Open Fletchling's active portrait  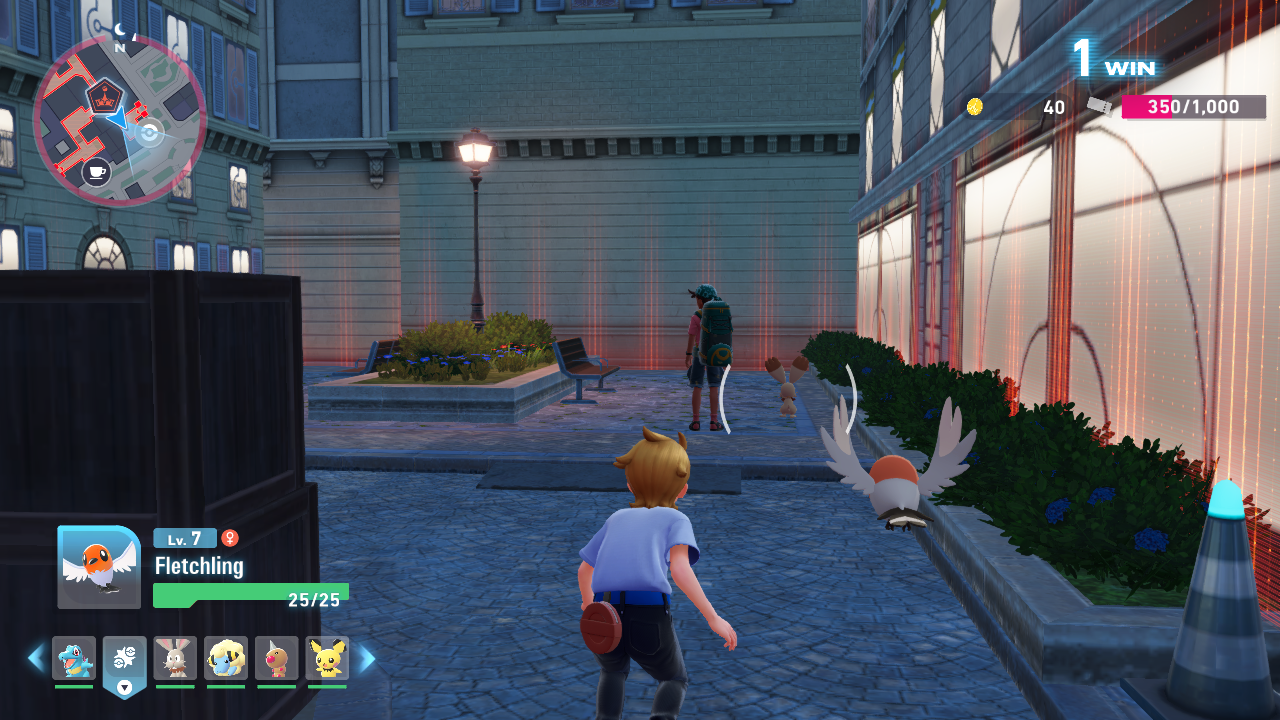point(99,567)
